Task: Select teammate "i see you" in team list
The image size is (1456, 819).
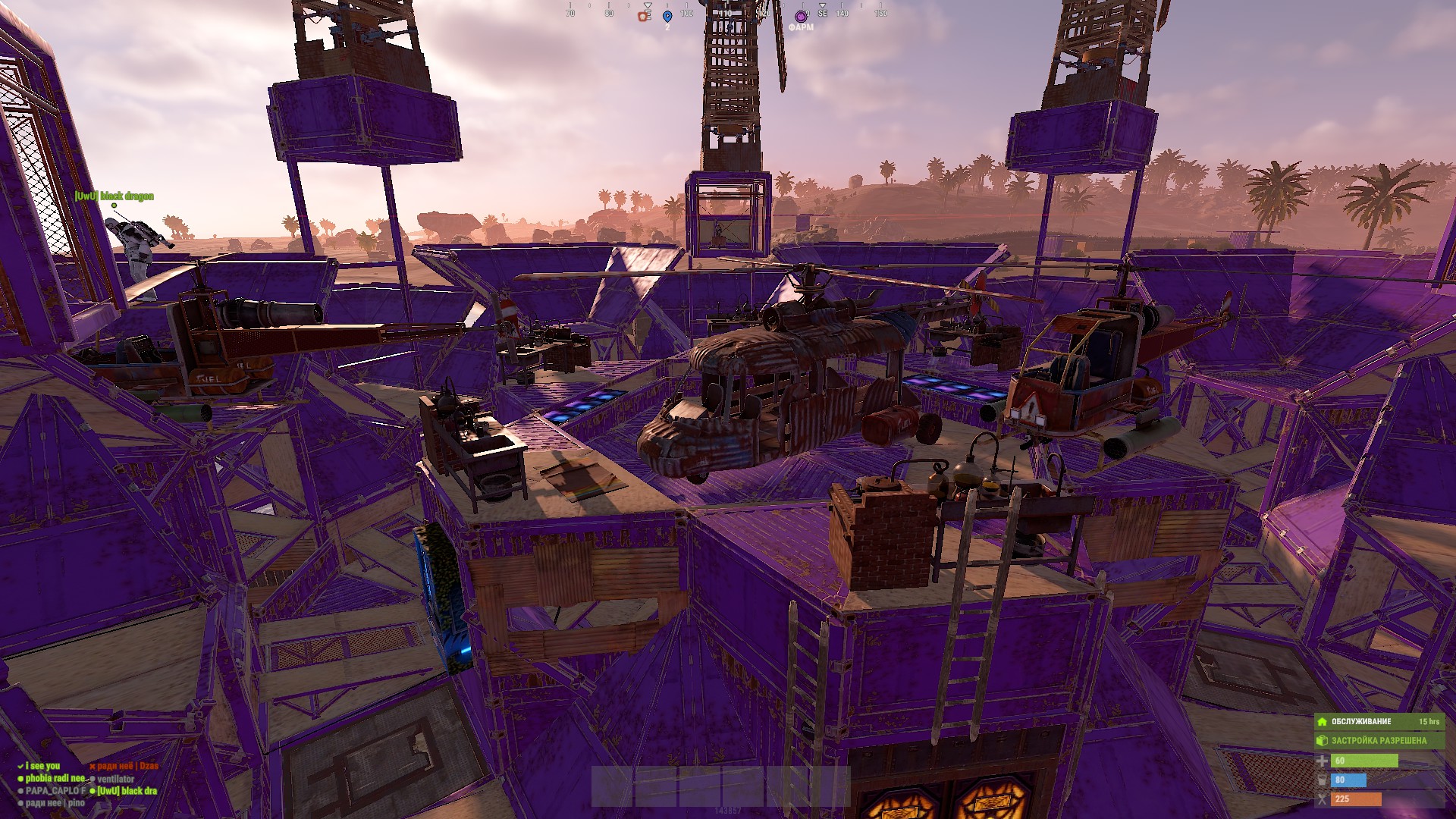Action: tap(42, 766)
